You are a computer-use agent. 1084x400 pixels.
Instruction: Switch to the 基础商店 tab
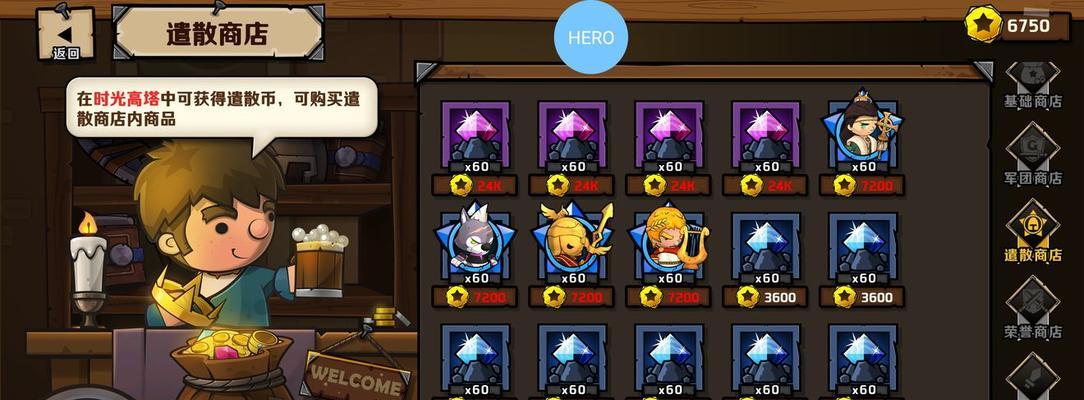(x=1032, y=85)
